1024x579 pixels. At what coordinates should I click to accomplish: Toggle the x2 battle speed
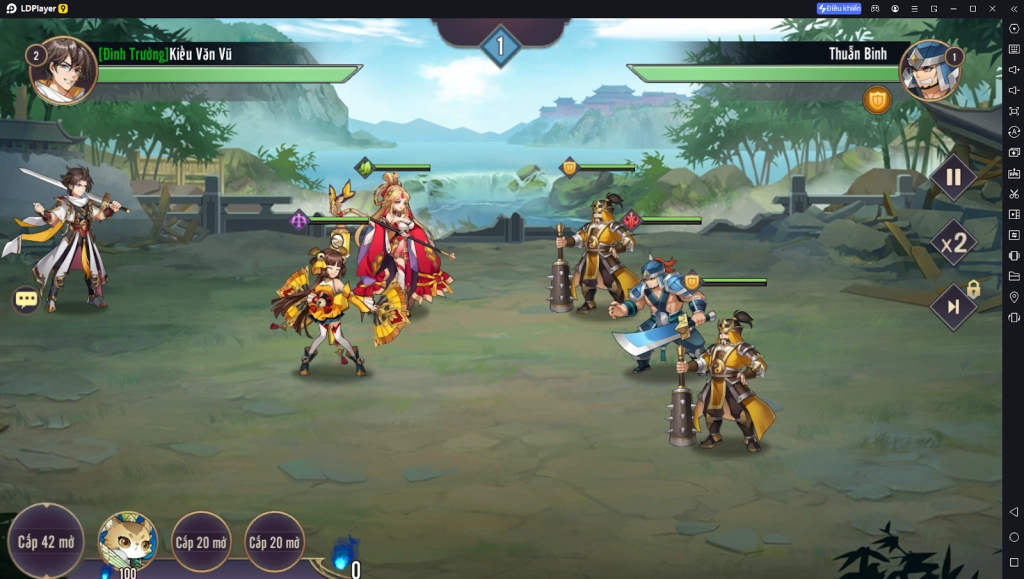point(953,243)
